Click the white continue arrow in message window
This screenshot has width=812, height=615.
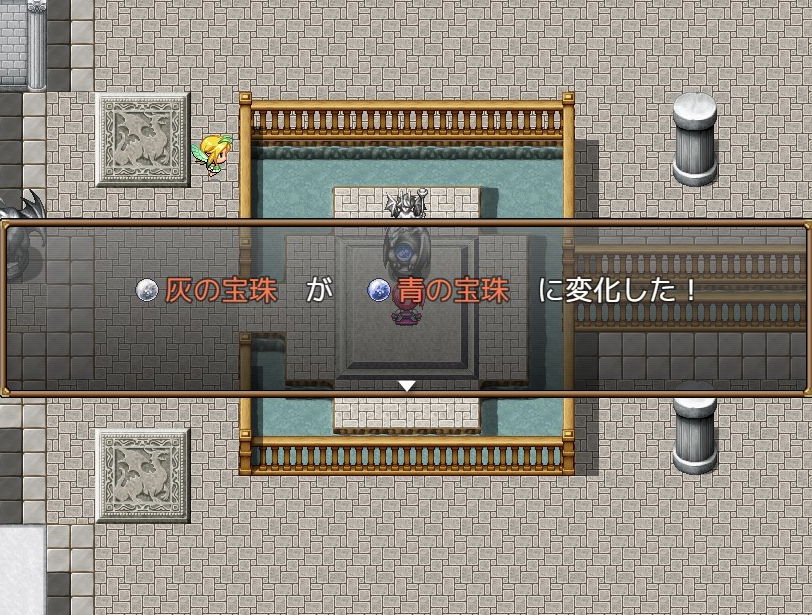[406, 385]
